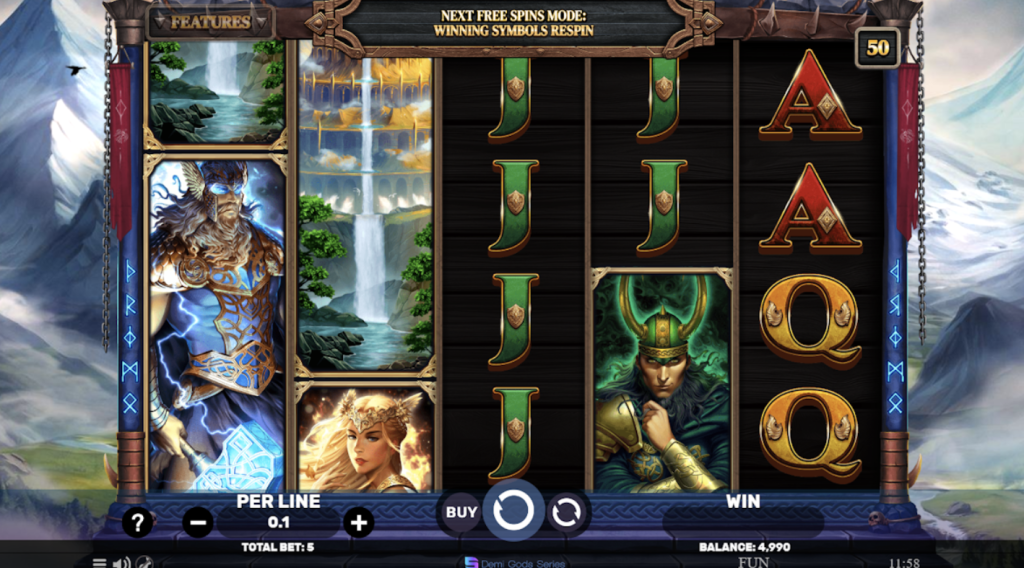
Task: Click the BUY feature button
Action: (x=461, y=512)
